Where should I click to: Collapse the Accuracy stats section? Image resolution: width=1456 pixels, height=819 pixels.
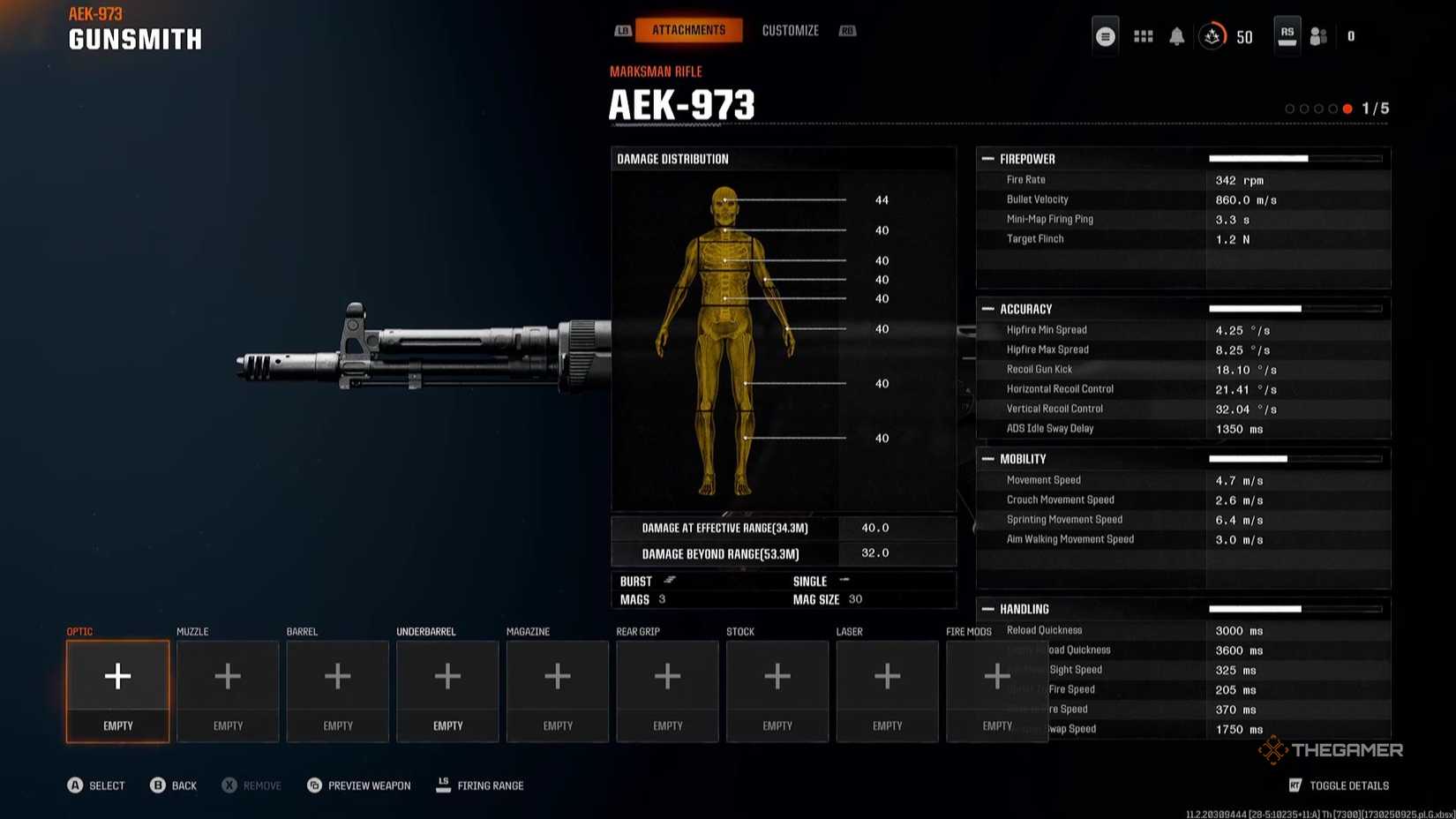pyautogui.click(x=1024, y=309)
